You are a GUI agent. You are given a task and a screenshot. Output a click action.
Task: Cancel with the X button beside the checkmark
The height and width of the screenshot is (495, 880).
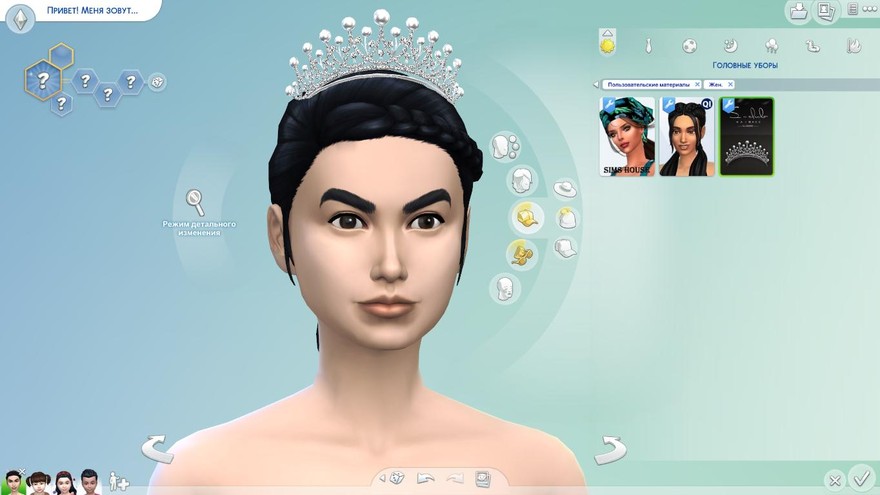835,480
